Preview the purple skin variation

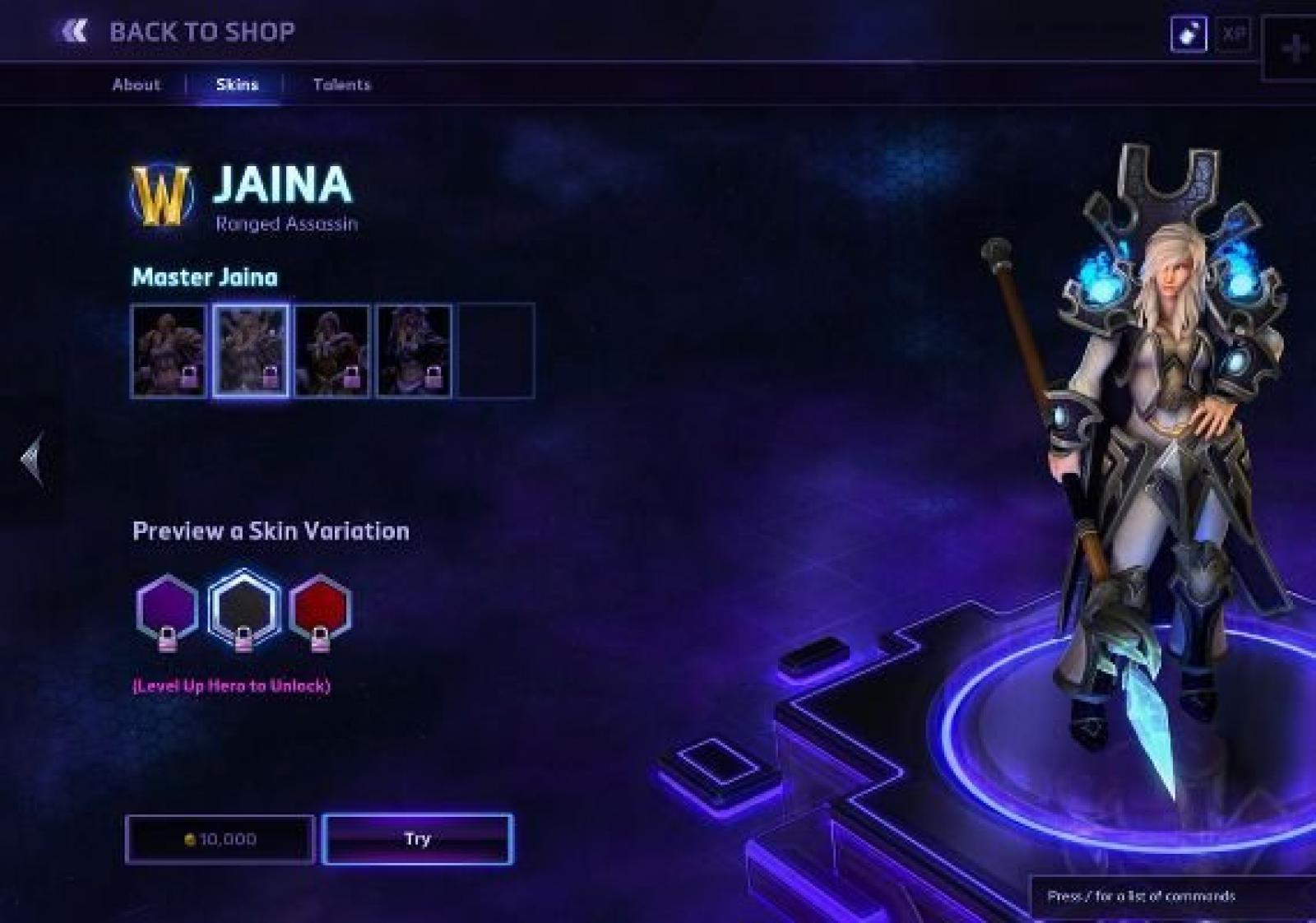point(167,608)
